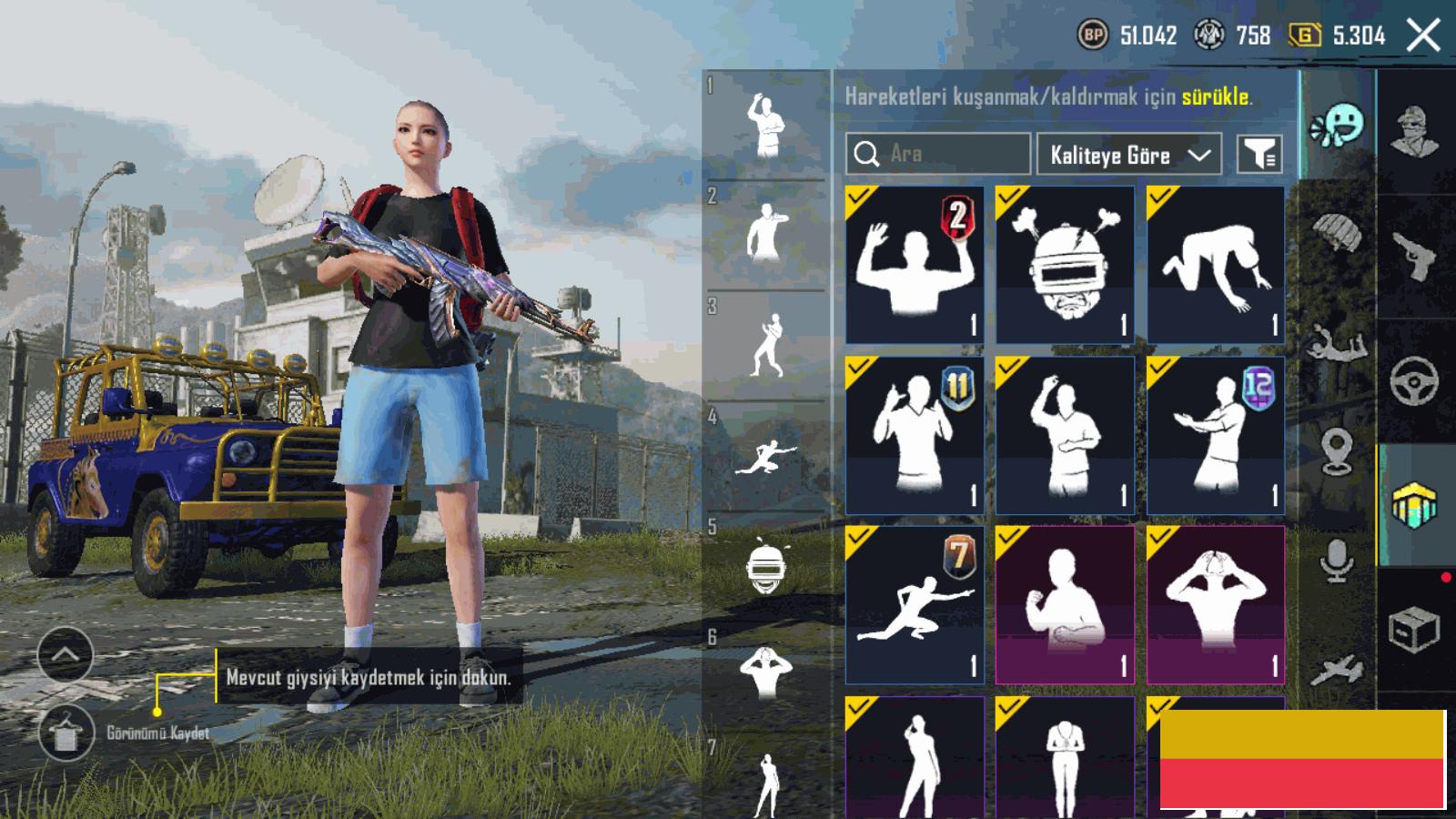Select the emote with badge 12
The width and height of the screenshot is (1456, 819).
tap(1216, 435)
